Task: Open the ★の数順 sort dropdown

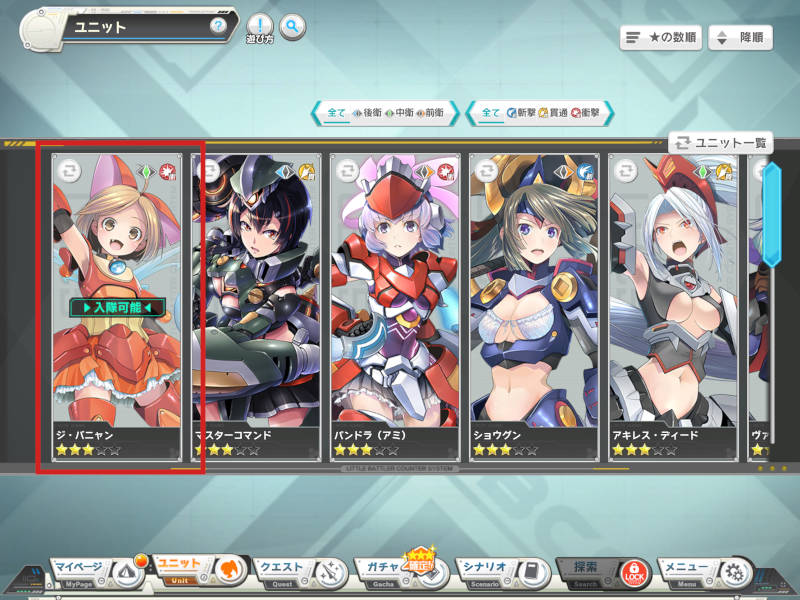Action: point(660,38)
